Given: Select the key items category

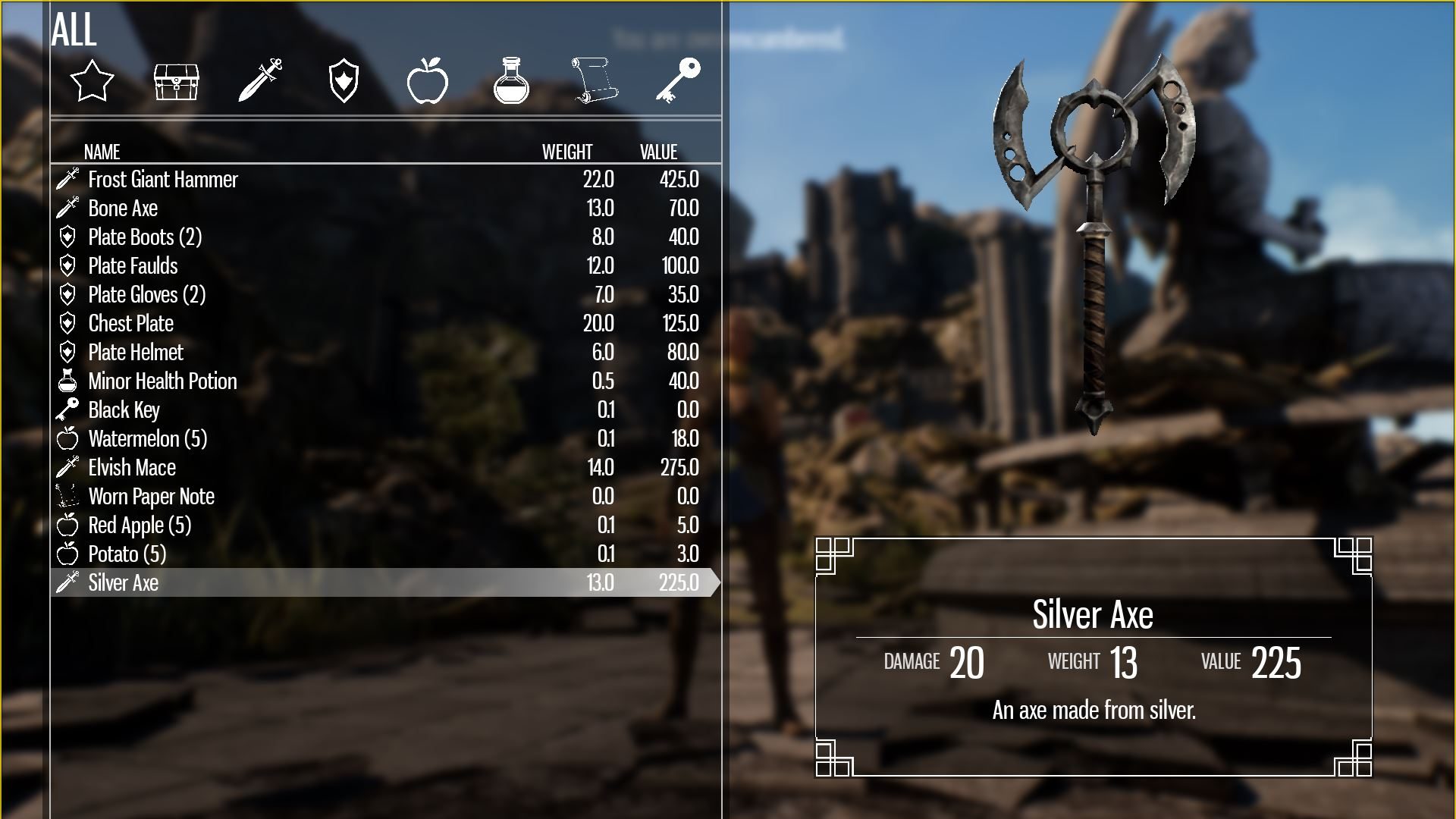Looking at the screenshot, I should [x=678, y=80].
